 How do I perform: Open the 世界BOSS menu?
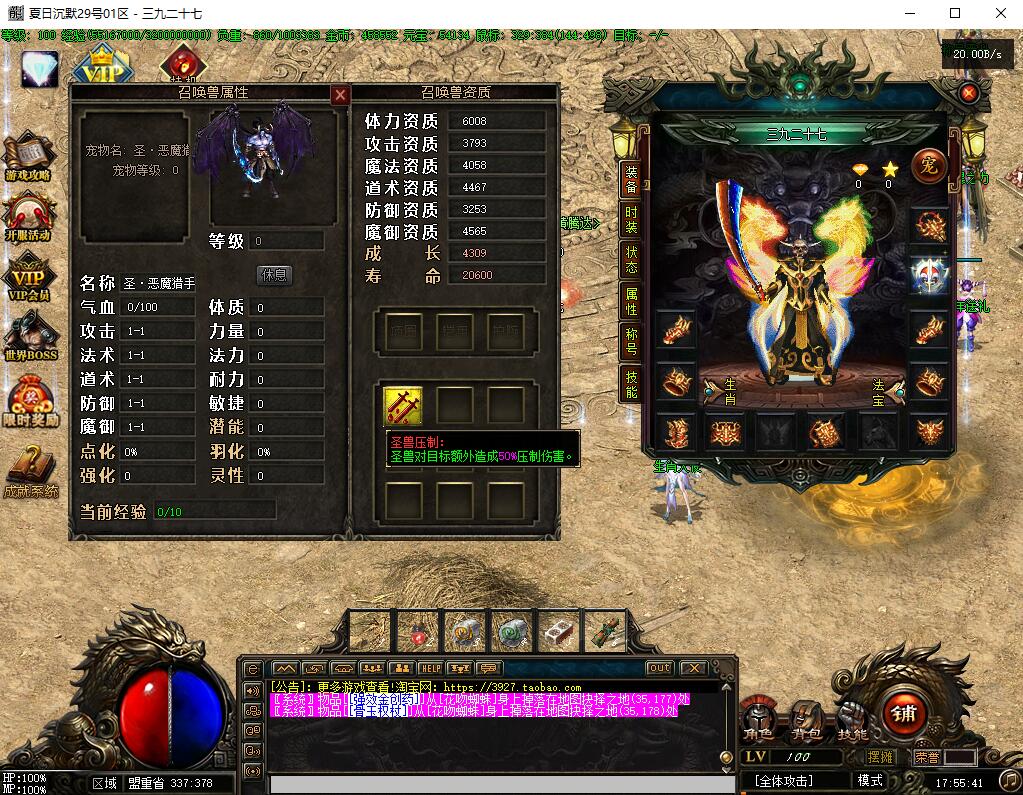tap(29, 337)
